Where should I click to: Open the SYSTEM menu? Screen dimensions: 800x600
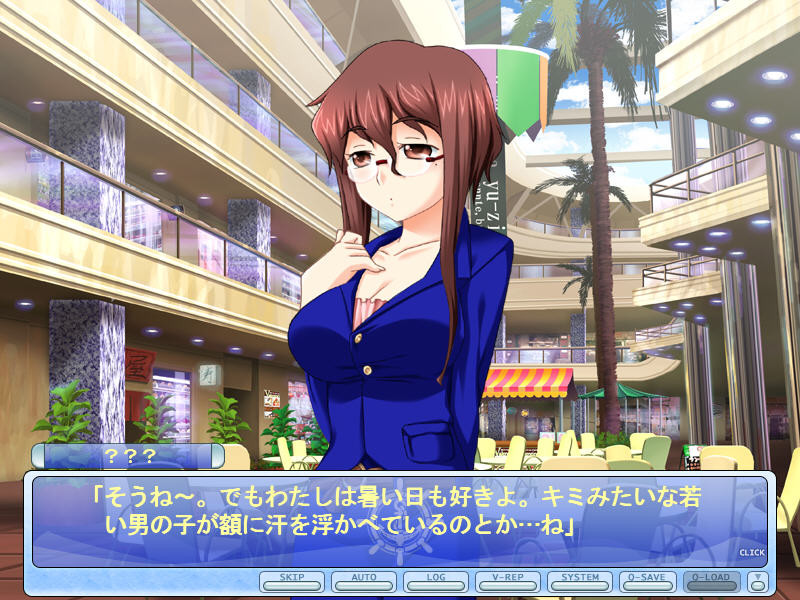580,580
